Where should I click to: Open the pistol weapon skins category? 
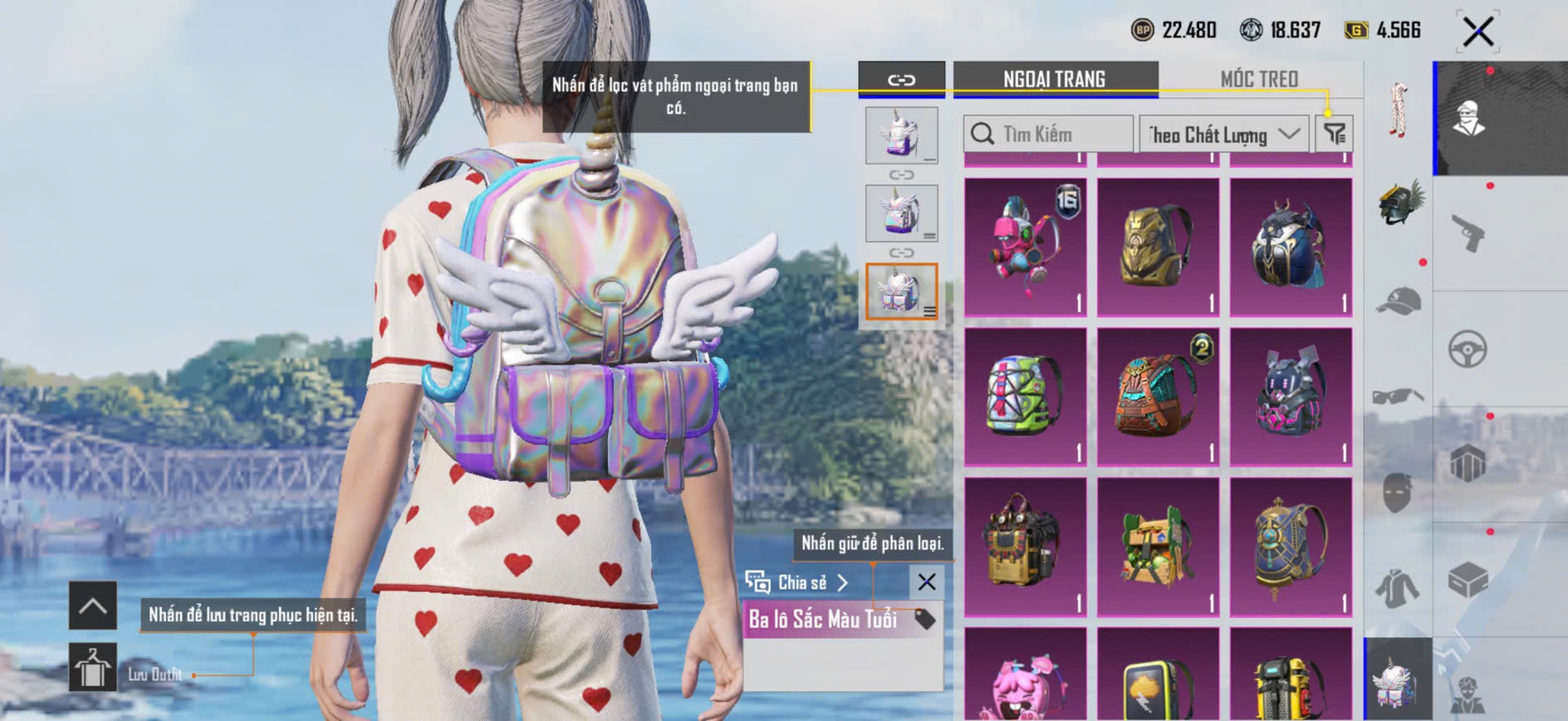(x=1468, y=233)
